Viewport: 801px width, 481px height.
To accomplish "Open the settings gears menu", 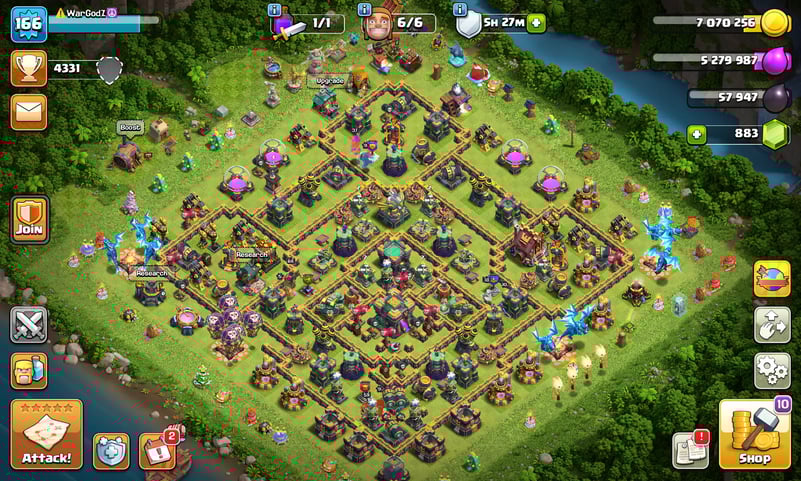I will (x=771, y=370).
